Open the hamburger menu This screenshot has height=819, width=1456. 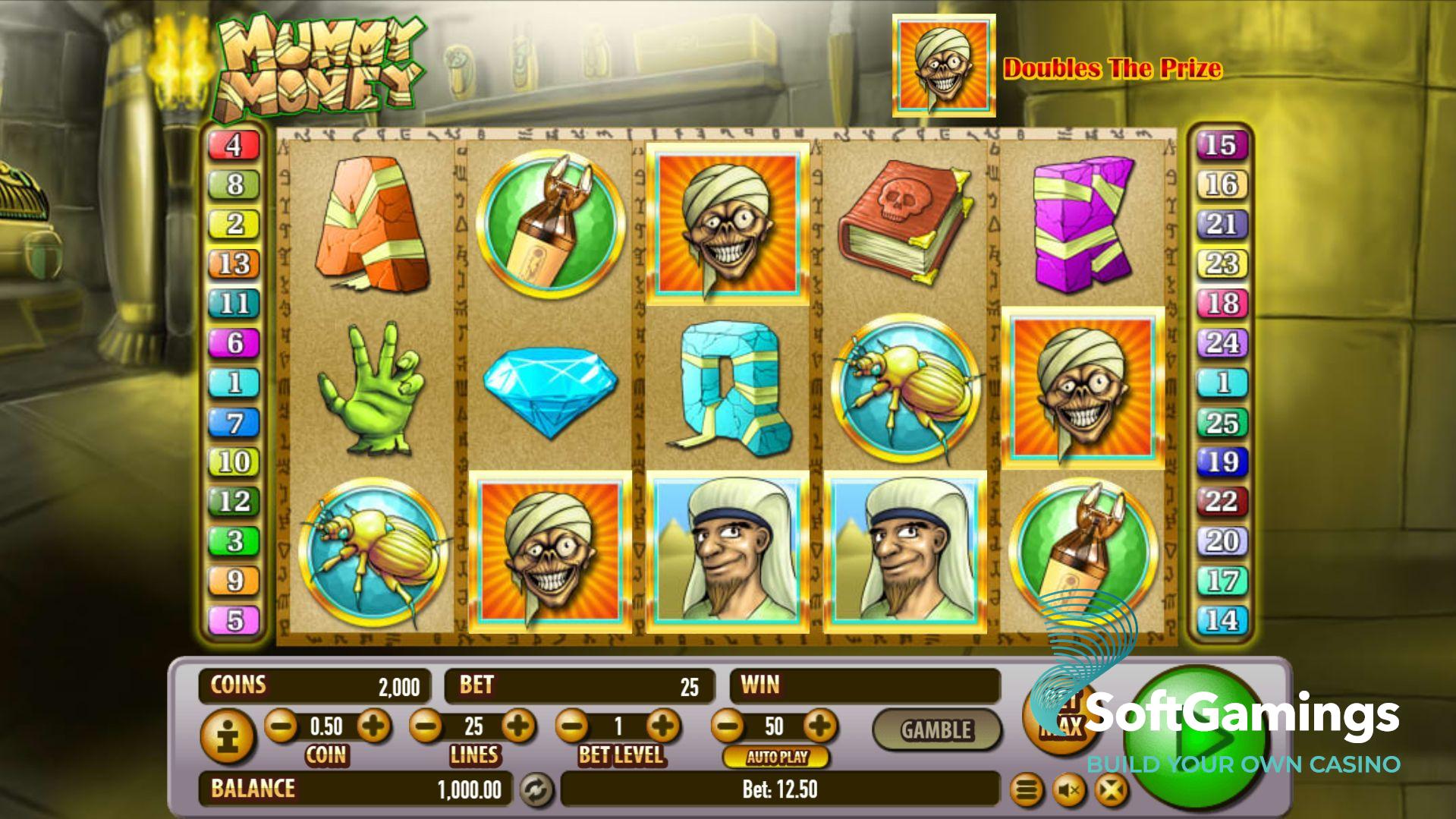pos(1026,791)
